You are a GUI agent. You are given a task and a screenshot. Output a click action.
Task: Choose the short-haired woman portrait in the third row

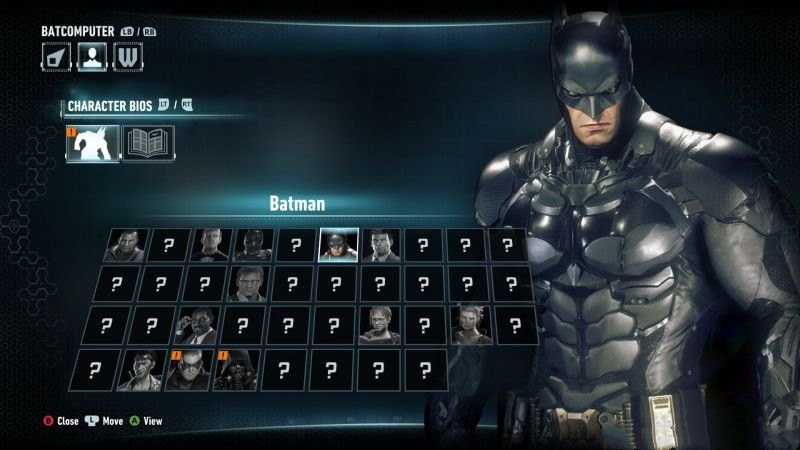point(379,325)
